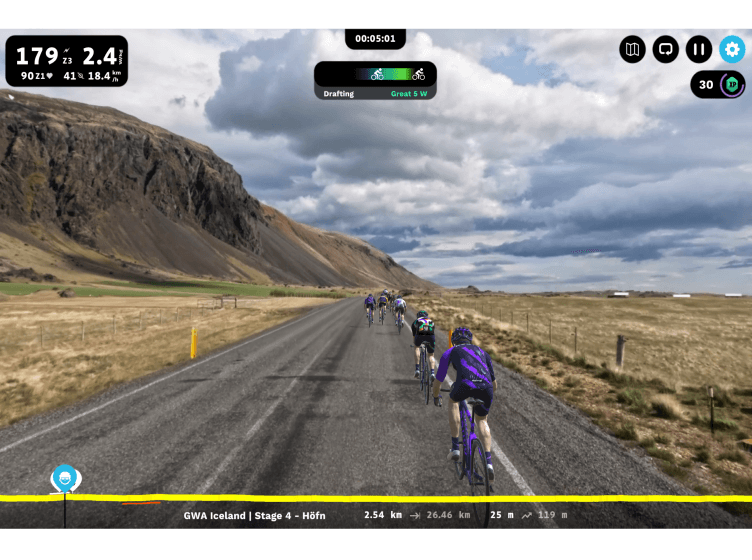Select the rider avatar marker on the elevation profile
Image resolution: width=752 pixels, height=560 pixels.
65,478
